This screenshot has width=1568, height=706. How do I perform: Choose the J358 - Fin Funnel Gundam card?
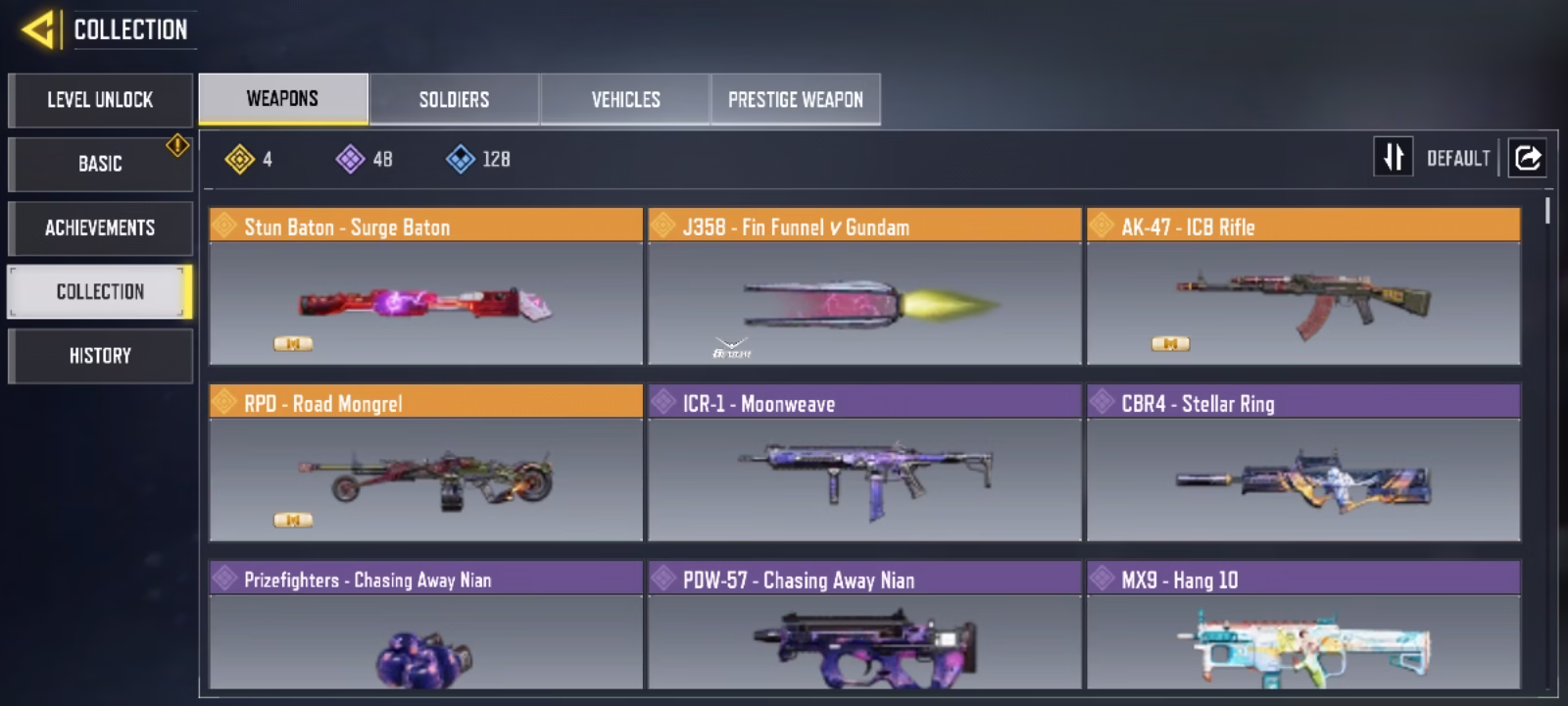click(864, 286)
